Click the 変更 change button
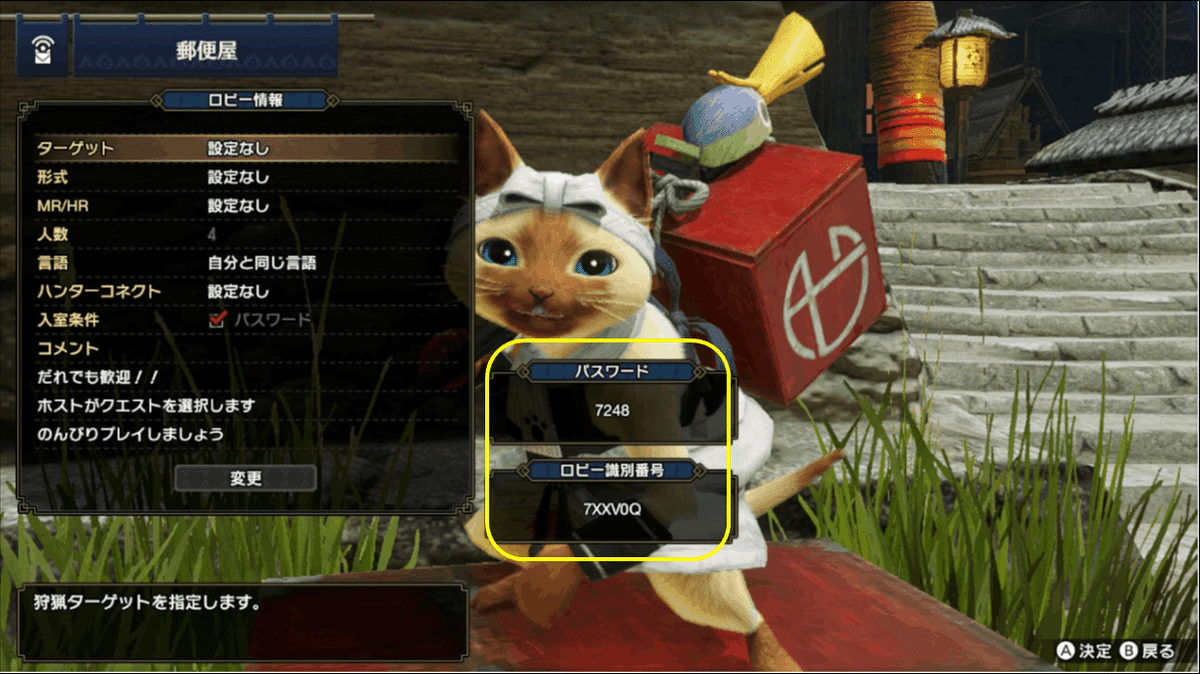The image size is (1200, 674). [x=246, y=478]
